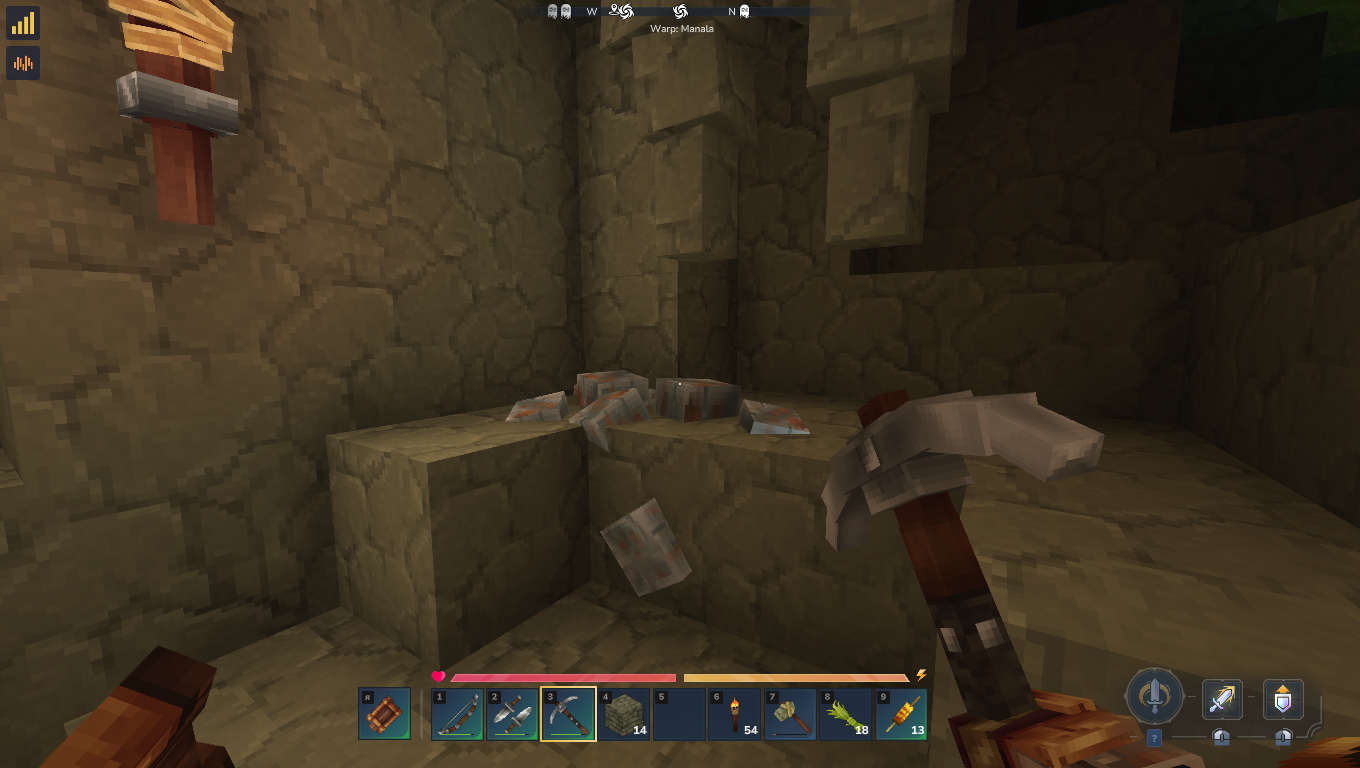Viewport: 1360px width, 768px height.
Task: Select the torch stack hotbar slot
Action: pyautogui.click(x=735, y=714)
